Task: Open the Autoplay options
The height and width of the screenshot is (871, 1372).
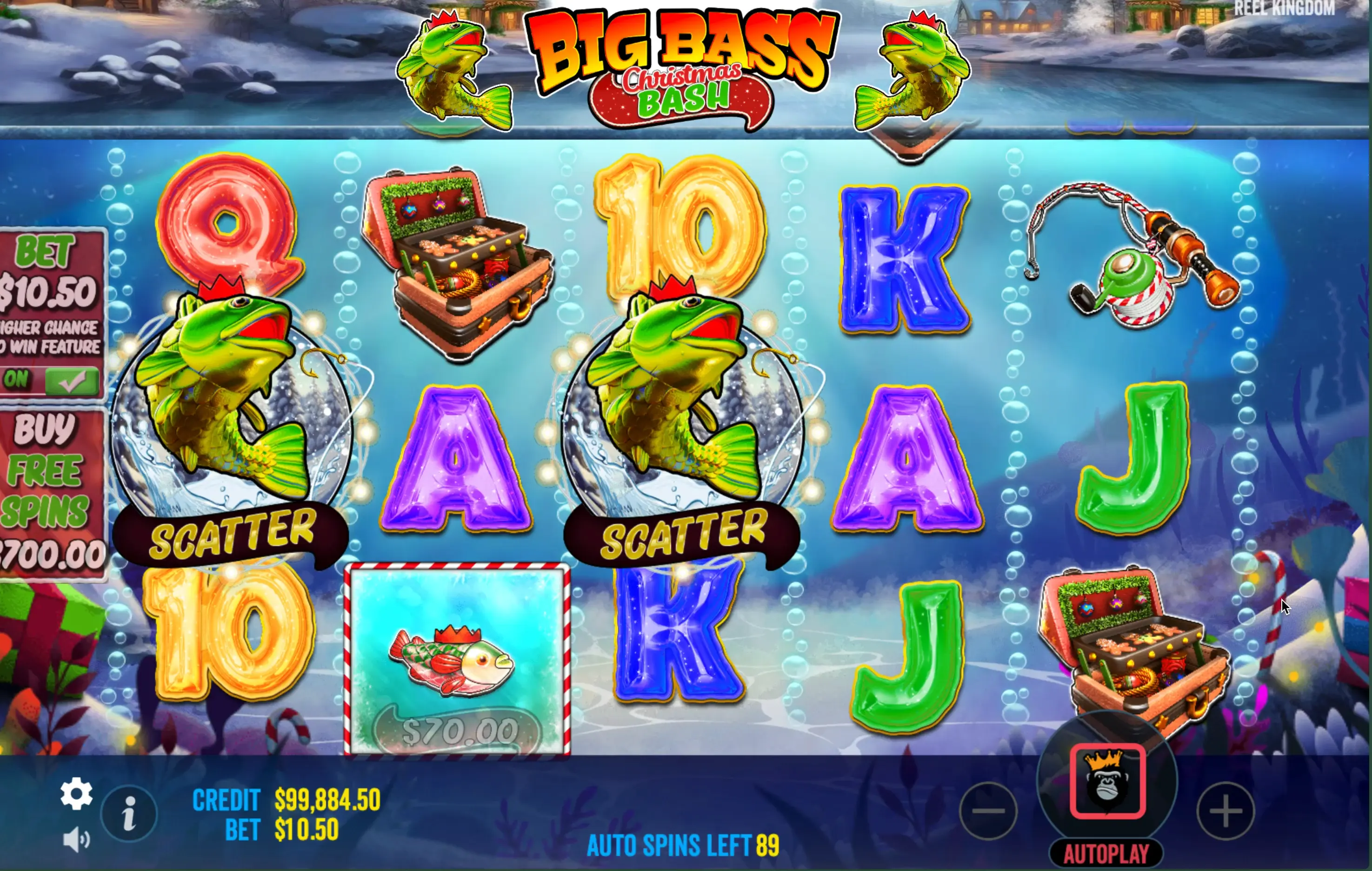Action: [x=1106, y=853]
